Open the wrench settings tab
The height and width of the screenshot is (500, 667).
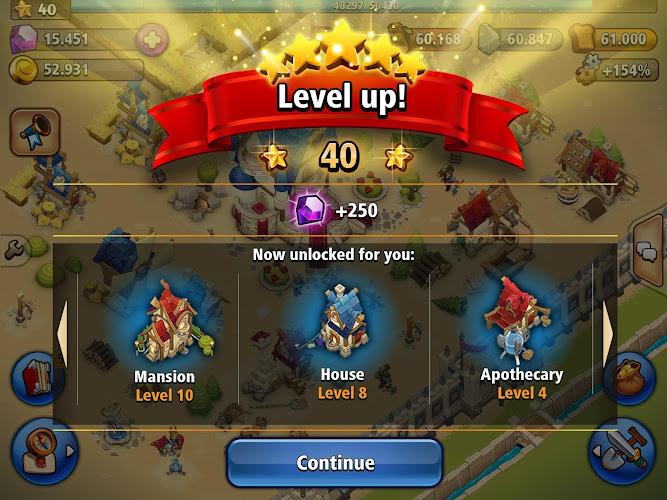click(12, 250)
